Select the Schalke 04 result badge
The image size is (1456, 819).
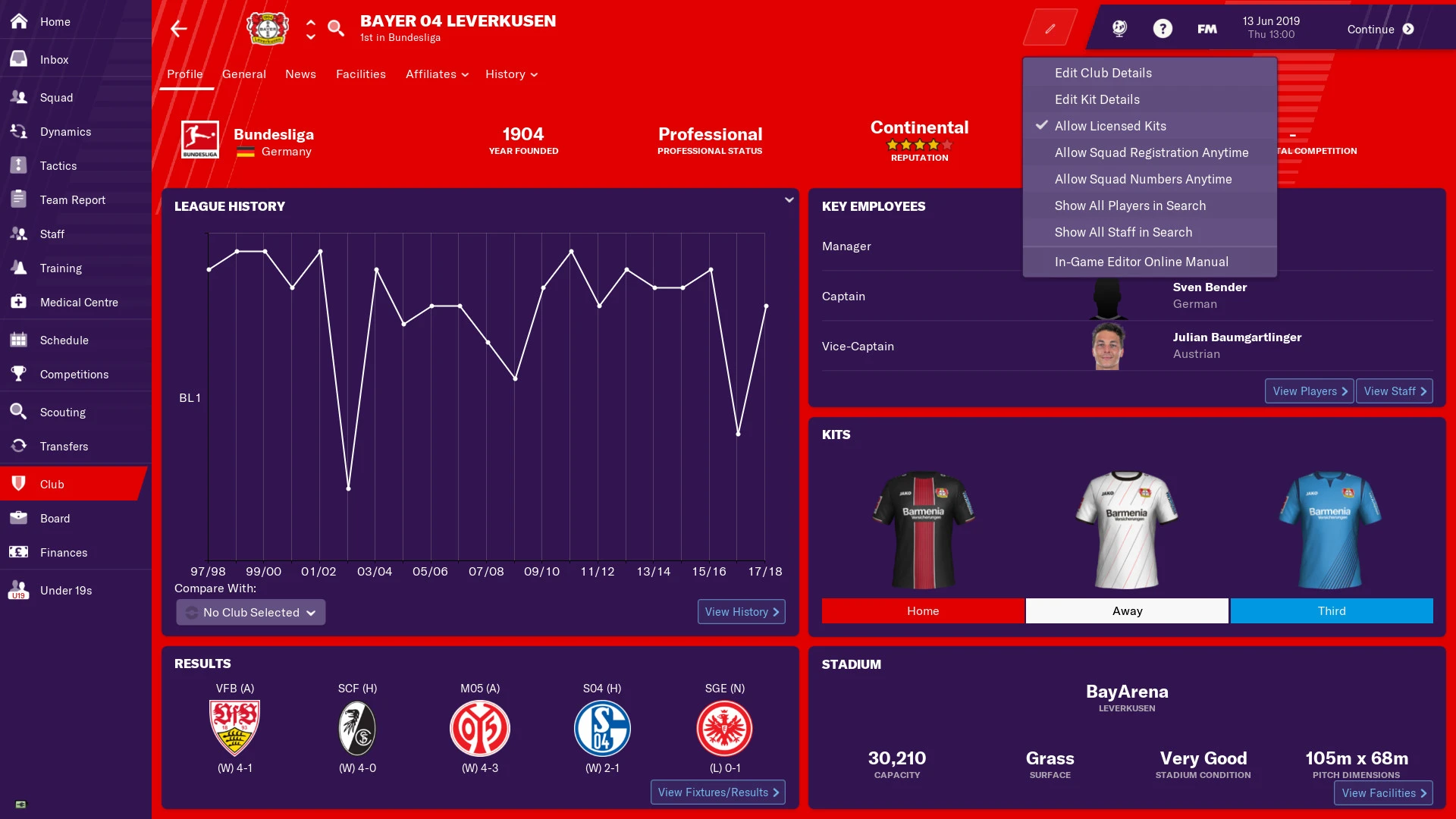pyautogui.click(x=601, y=727)
